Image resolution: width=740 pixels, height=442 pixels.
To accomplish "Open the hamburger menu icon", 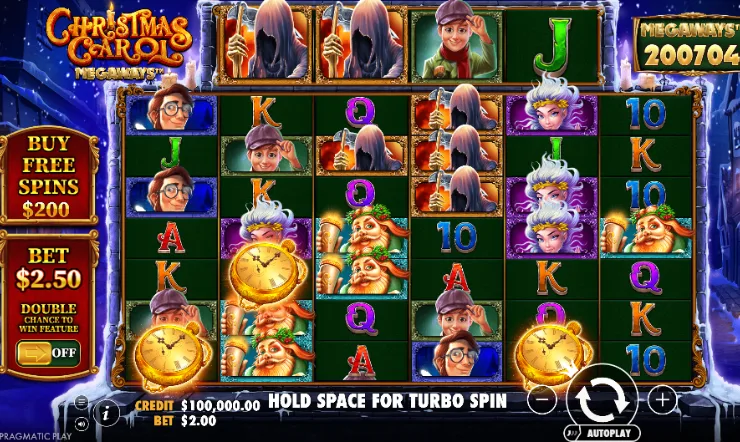I will pyautogui.click(x=81, y=402).
